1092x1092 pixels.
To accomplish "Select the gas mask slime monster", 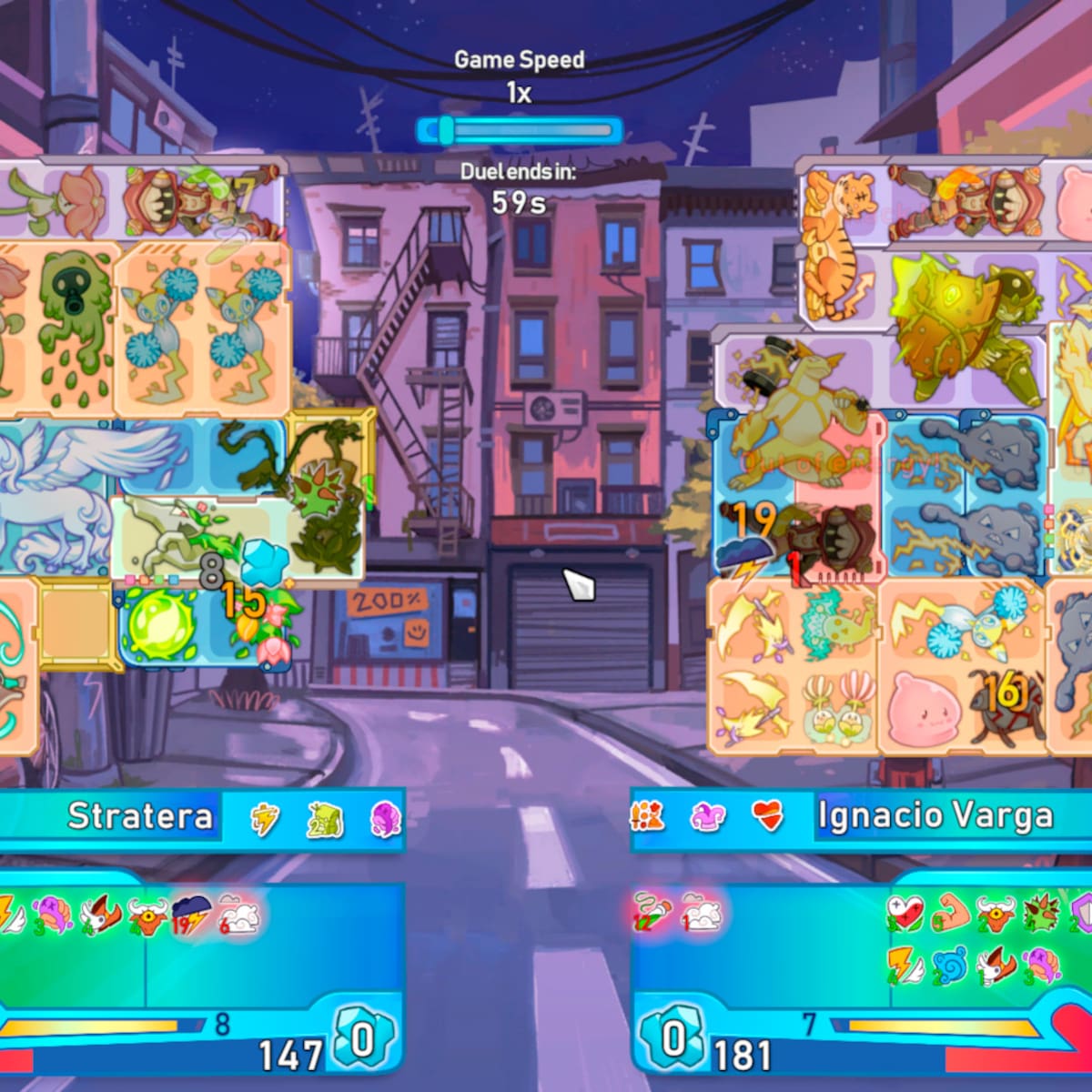I will click(x=73, y=328).
